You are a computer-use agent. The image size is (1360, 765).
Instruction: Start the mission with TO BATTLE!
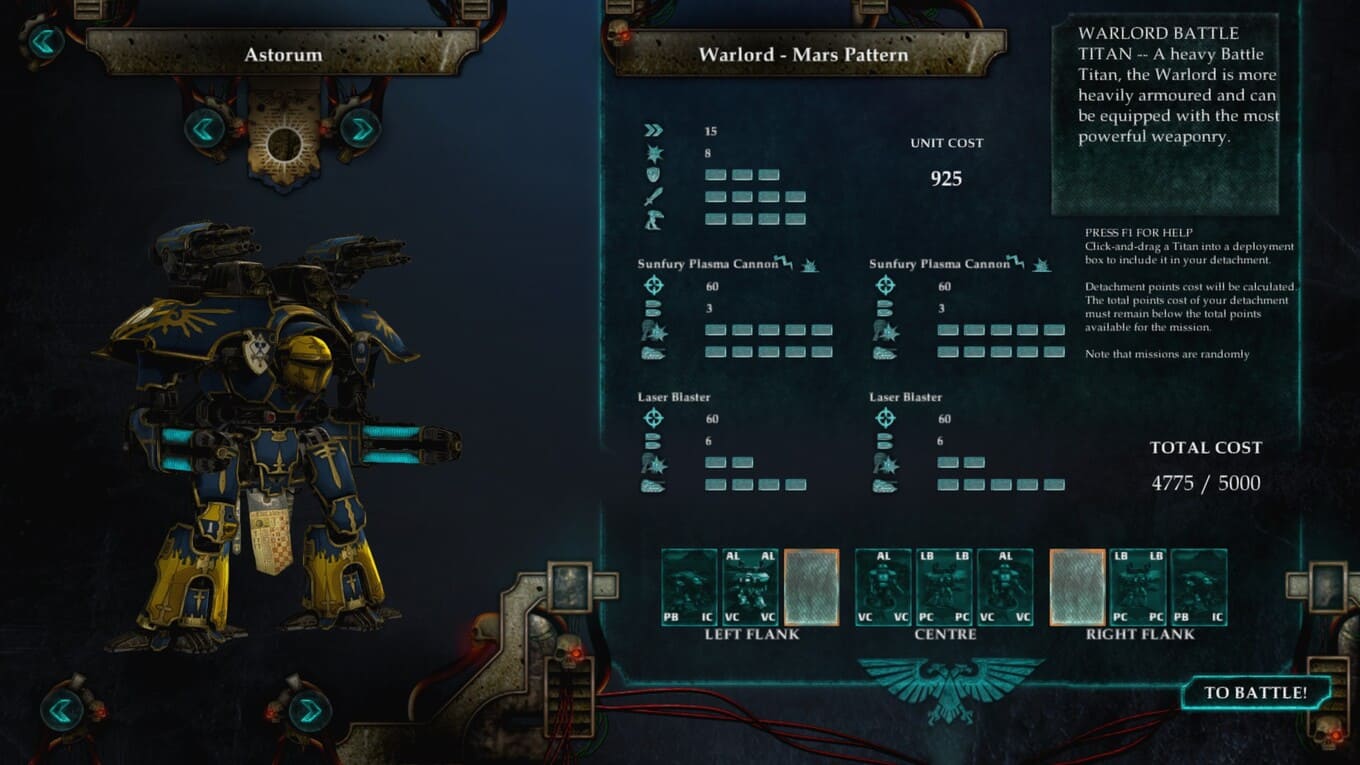click(1255, 693)
